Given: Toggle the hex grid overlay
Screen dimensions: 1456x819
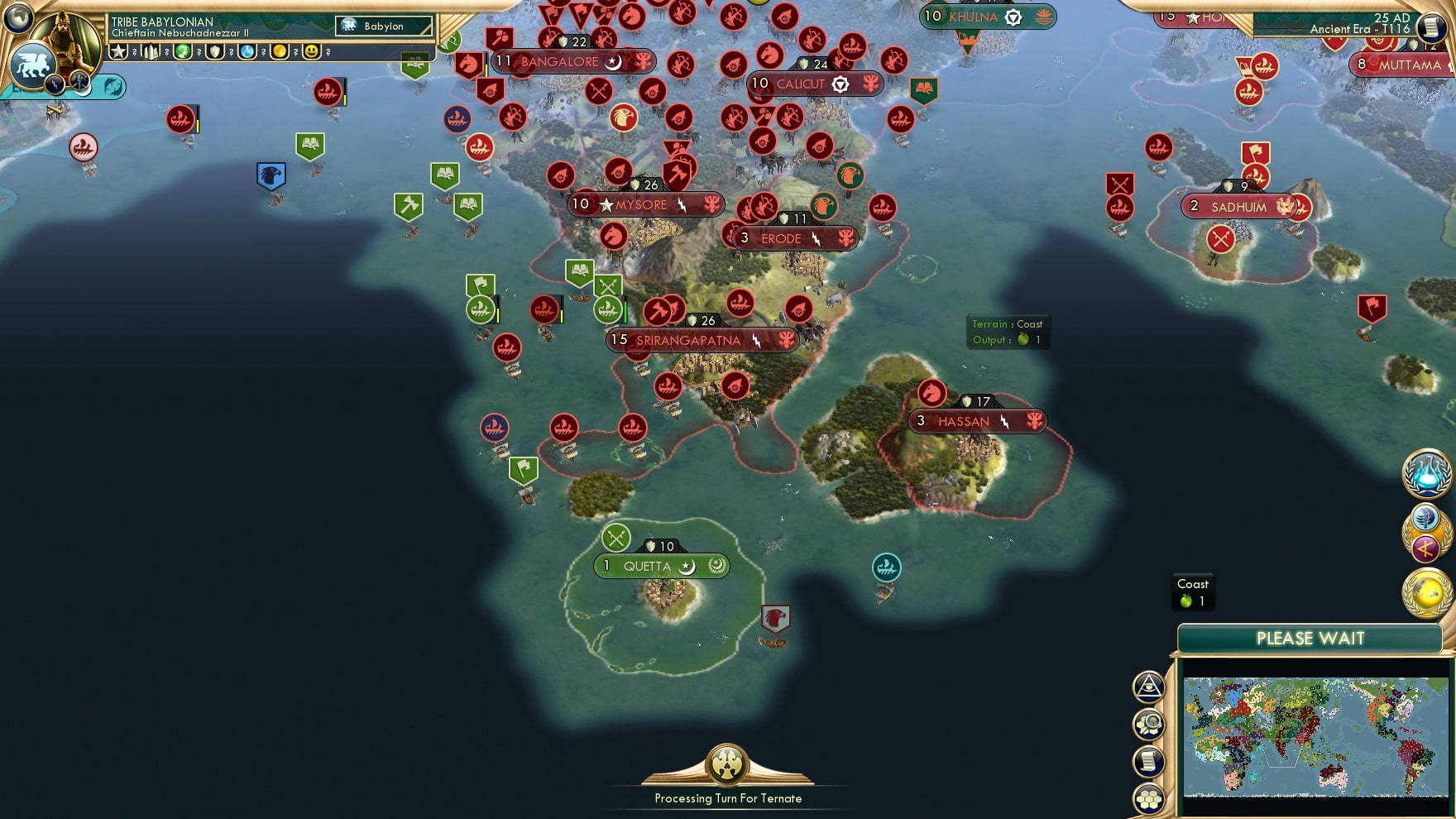Looking at the screenshot, I should coord(1150,799).
